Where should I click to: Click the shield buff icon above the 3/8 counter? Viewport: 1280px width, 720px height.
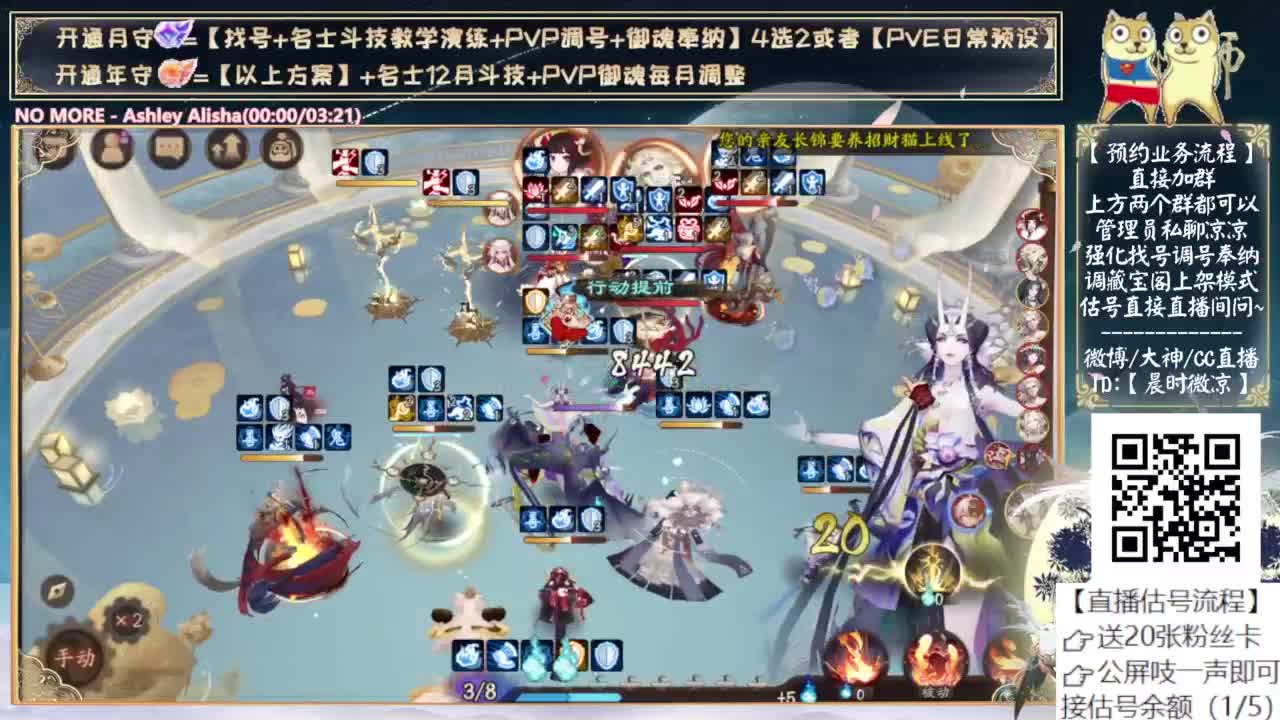[x=607, y=655]
